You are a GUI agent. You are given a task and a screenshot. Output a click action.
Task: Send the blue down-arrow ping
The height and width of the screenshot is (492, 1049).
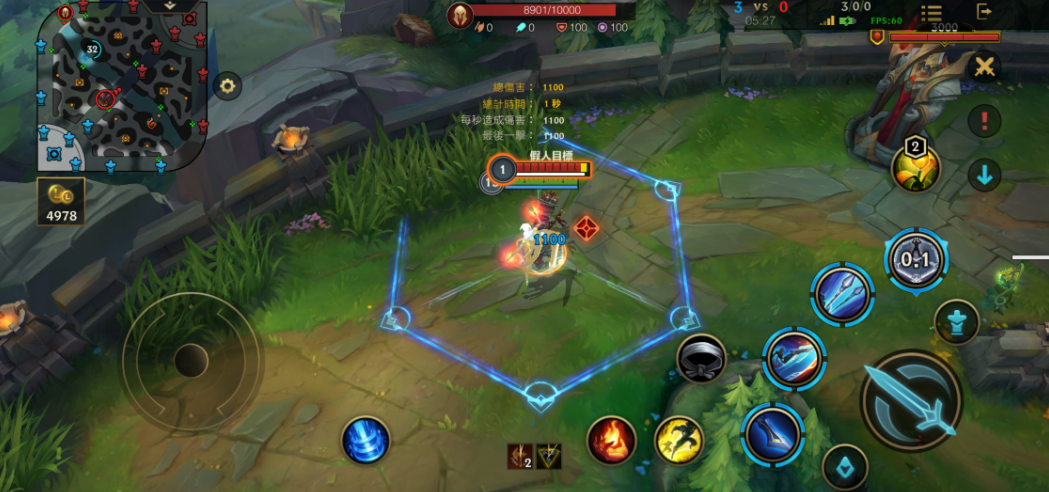[985, 175]
